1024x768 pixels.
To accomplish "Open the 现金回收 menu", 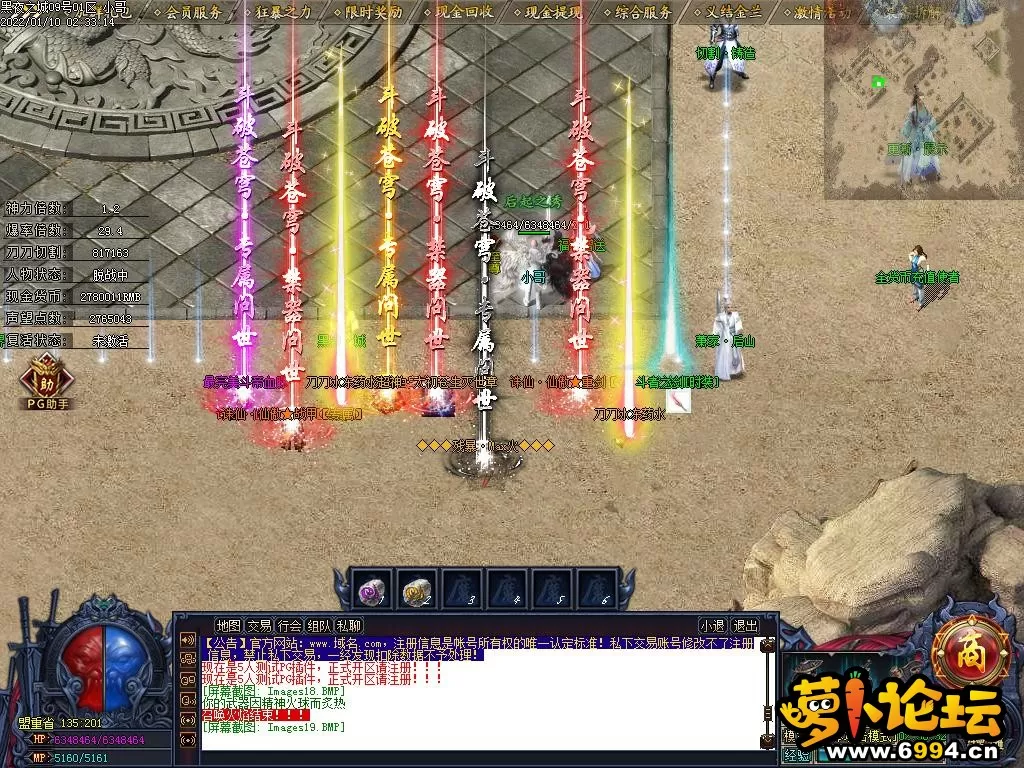I will pos(463,13).
